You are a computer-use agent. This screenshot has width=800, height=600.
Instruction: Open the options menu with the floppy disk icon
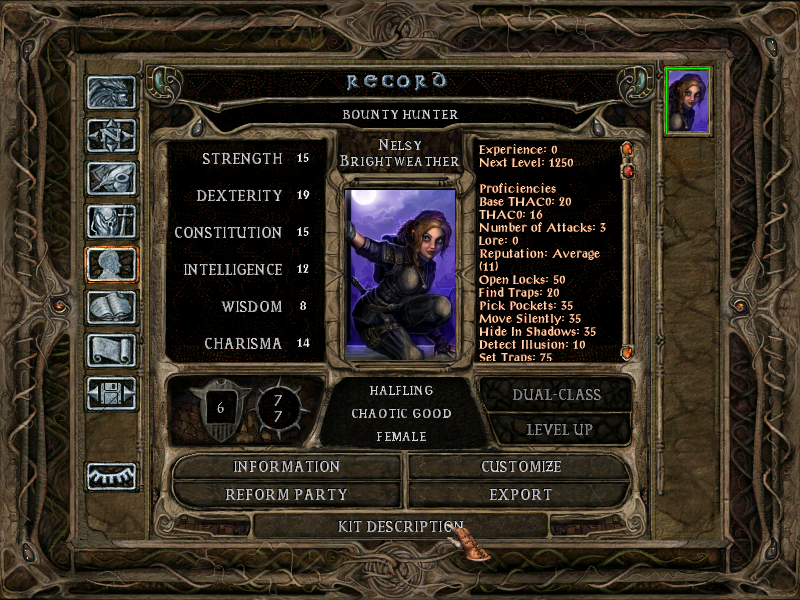(x=111, y=394)
